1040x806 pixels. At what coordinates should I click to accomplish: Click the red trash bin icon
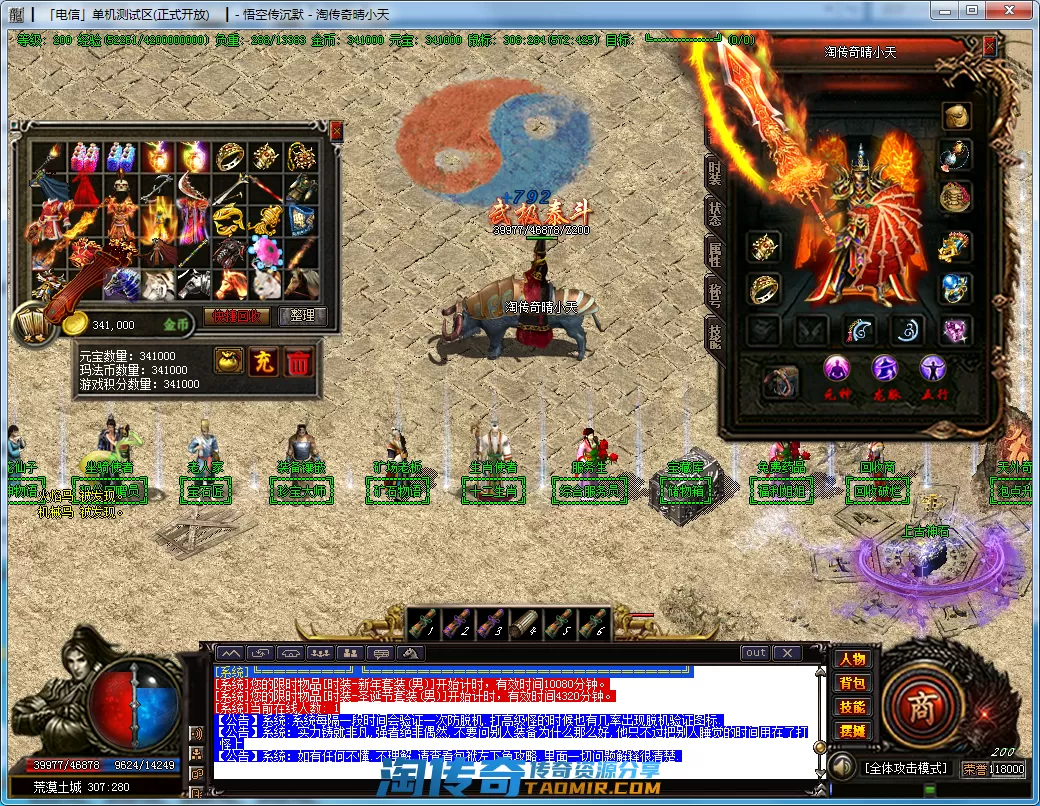(x=298, y=362)
